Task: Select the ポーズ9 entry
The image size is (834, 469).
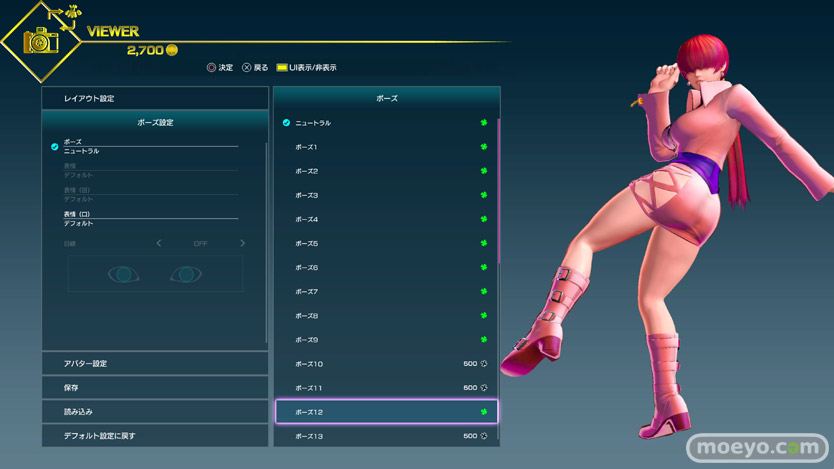Action: [x=386, y=340]
